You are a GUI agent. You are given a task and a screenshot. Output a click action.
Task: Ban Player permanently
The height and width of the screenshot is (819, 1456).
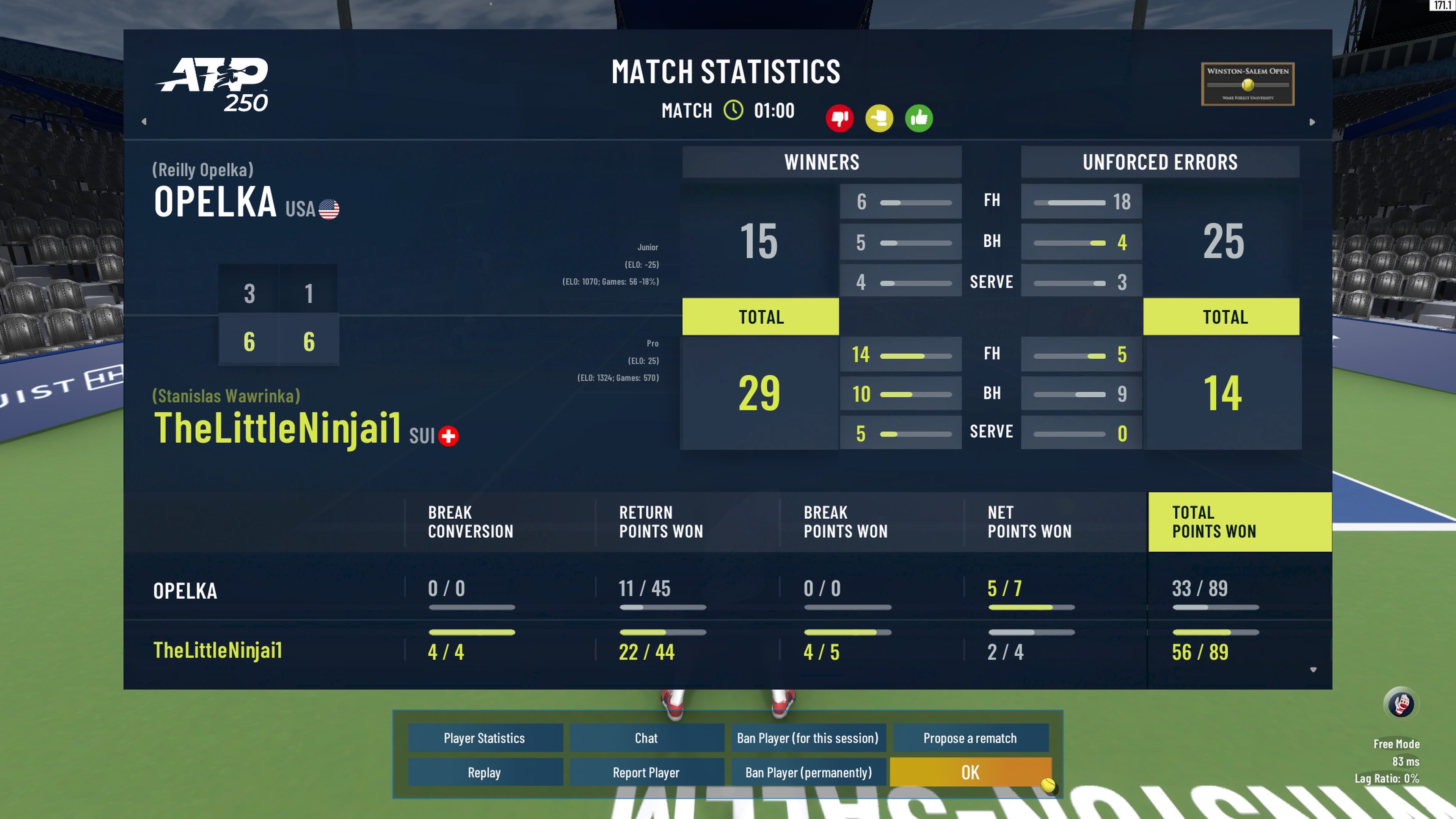point(808,773)
